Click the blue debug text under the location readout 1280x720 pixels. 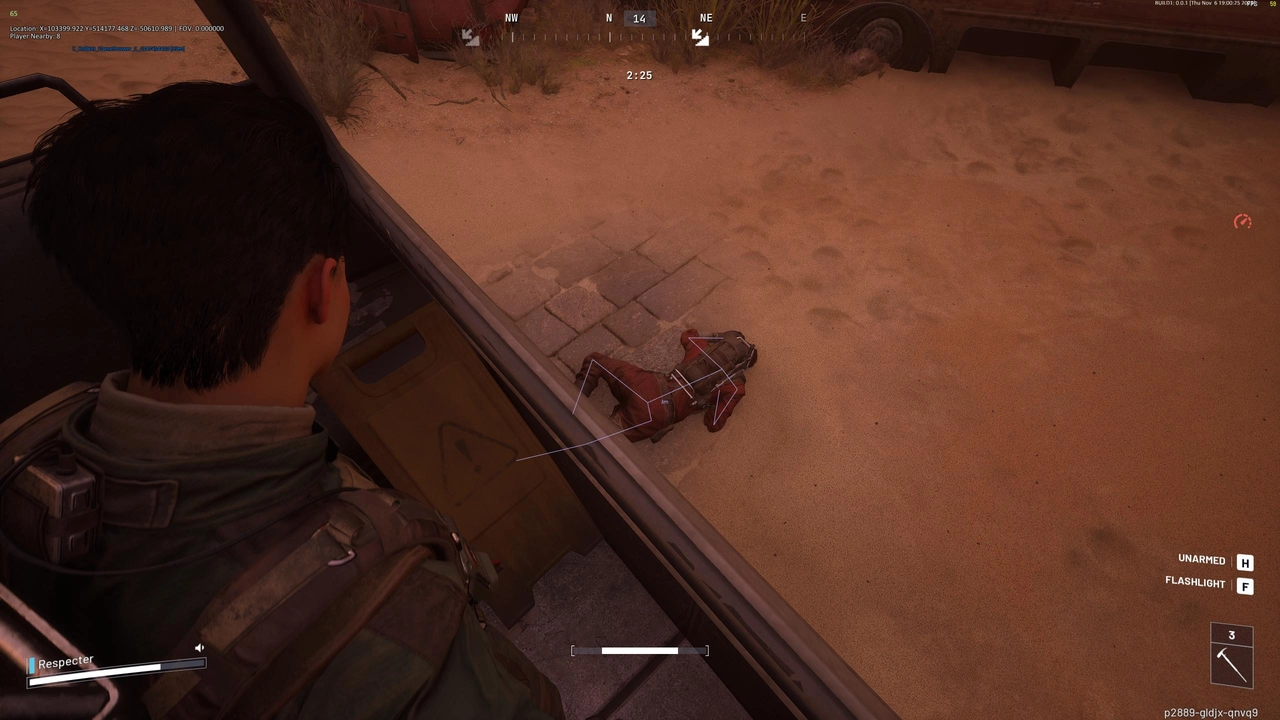[128, 48]
